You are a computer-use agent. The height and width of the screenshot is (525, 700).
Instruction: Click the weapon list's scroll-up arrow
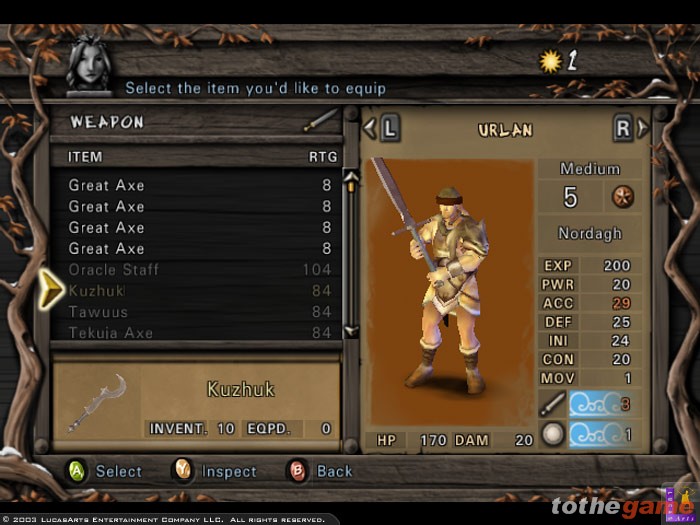pyautogui.click(x=351, y=178)
